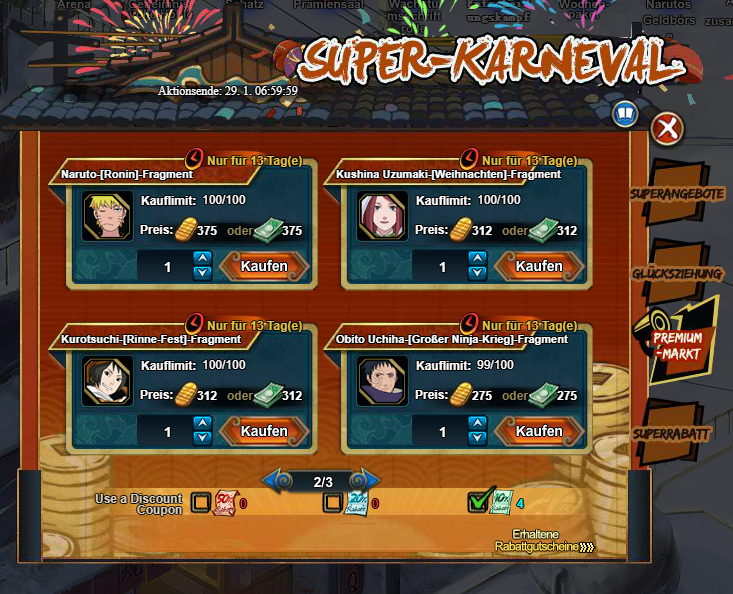Select the Premium-Markt tab
Image resolution: width=733 pixels, height=594 pixels.
(x=678, y=345)
